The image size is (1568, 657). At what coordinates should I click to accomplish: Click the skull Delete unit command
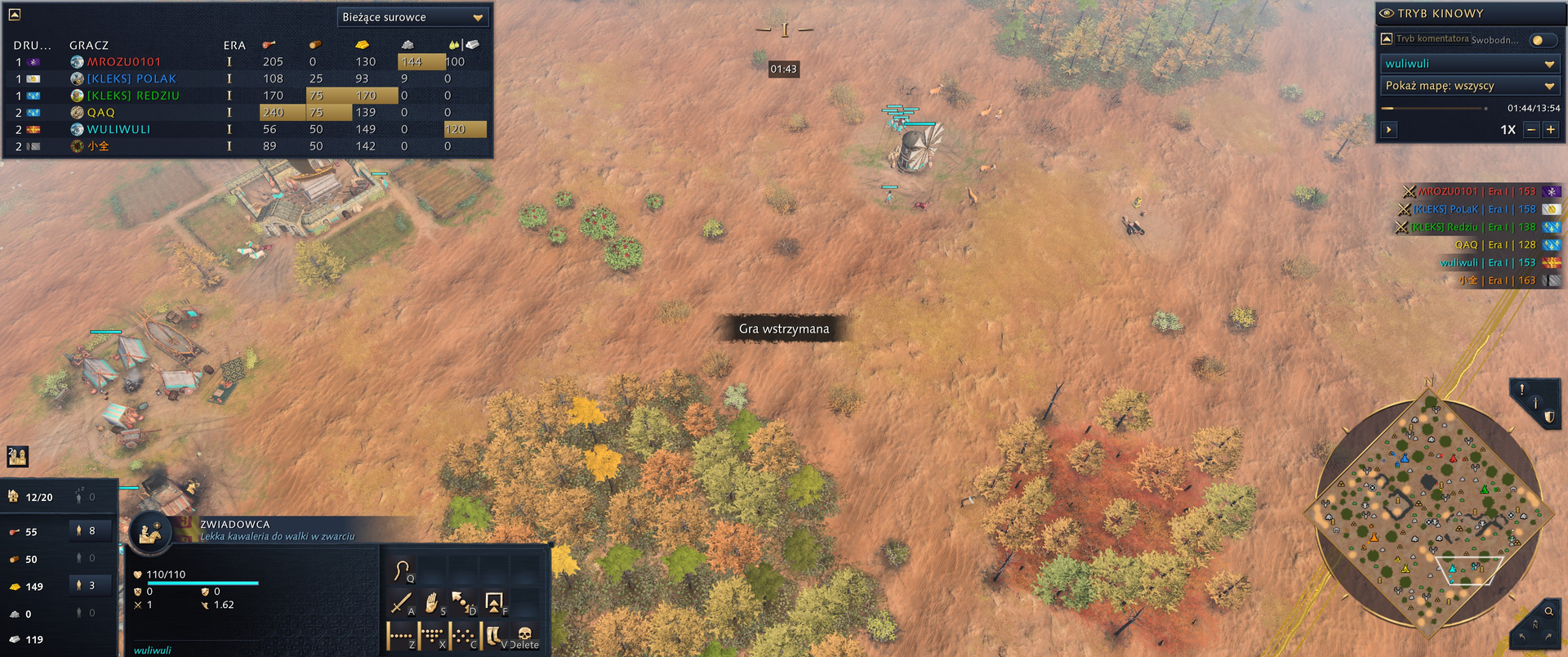pyautogui.click(x=525, y=635)
